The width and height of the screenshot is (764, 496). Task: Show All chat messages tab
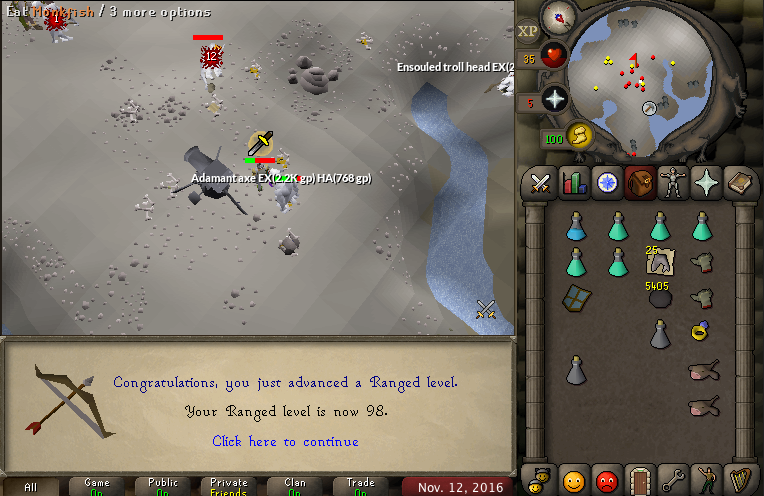(31, 487)
